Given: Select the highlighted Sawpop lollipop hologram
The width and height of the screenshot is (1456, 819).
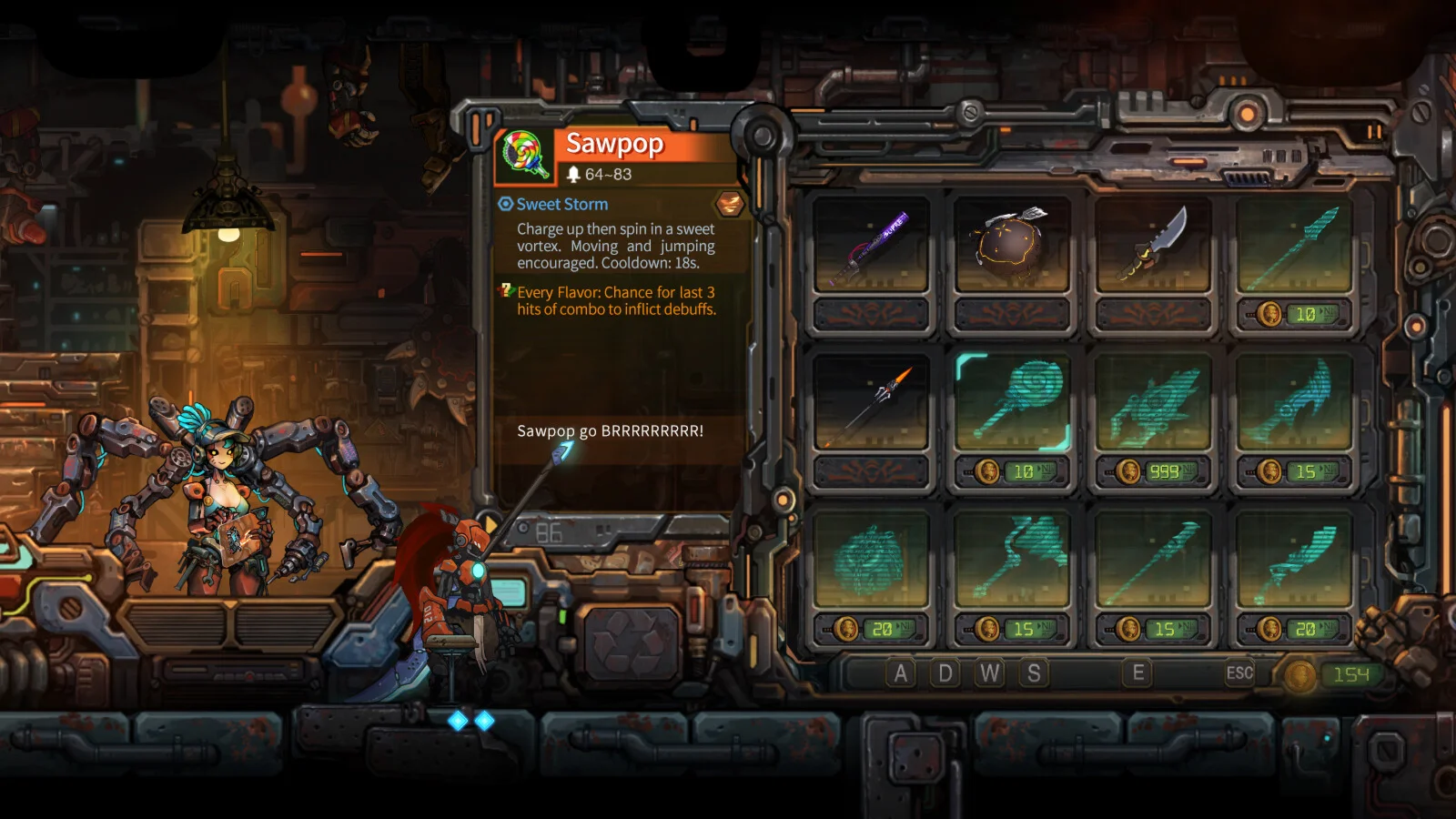Looking at the screenshot, I should tap(1012, 401).
